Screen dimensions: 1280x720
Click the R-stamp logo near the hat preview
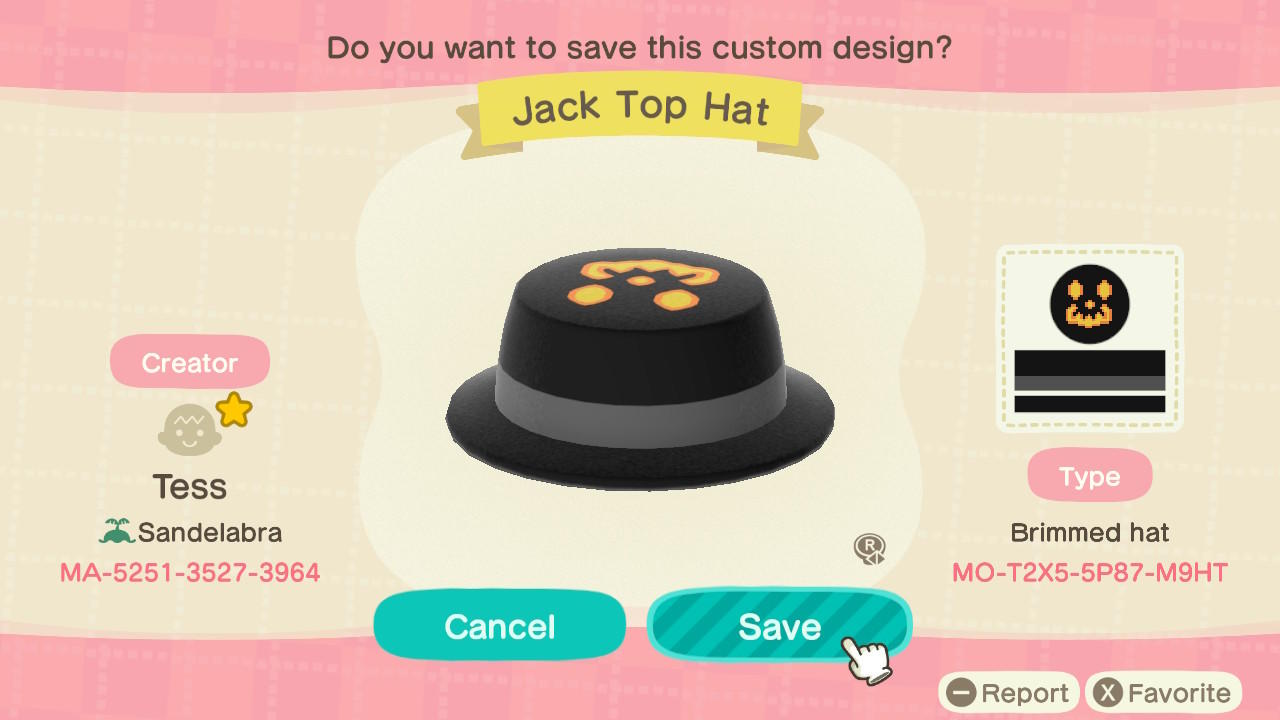(x=869, y=549)
